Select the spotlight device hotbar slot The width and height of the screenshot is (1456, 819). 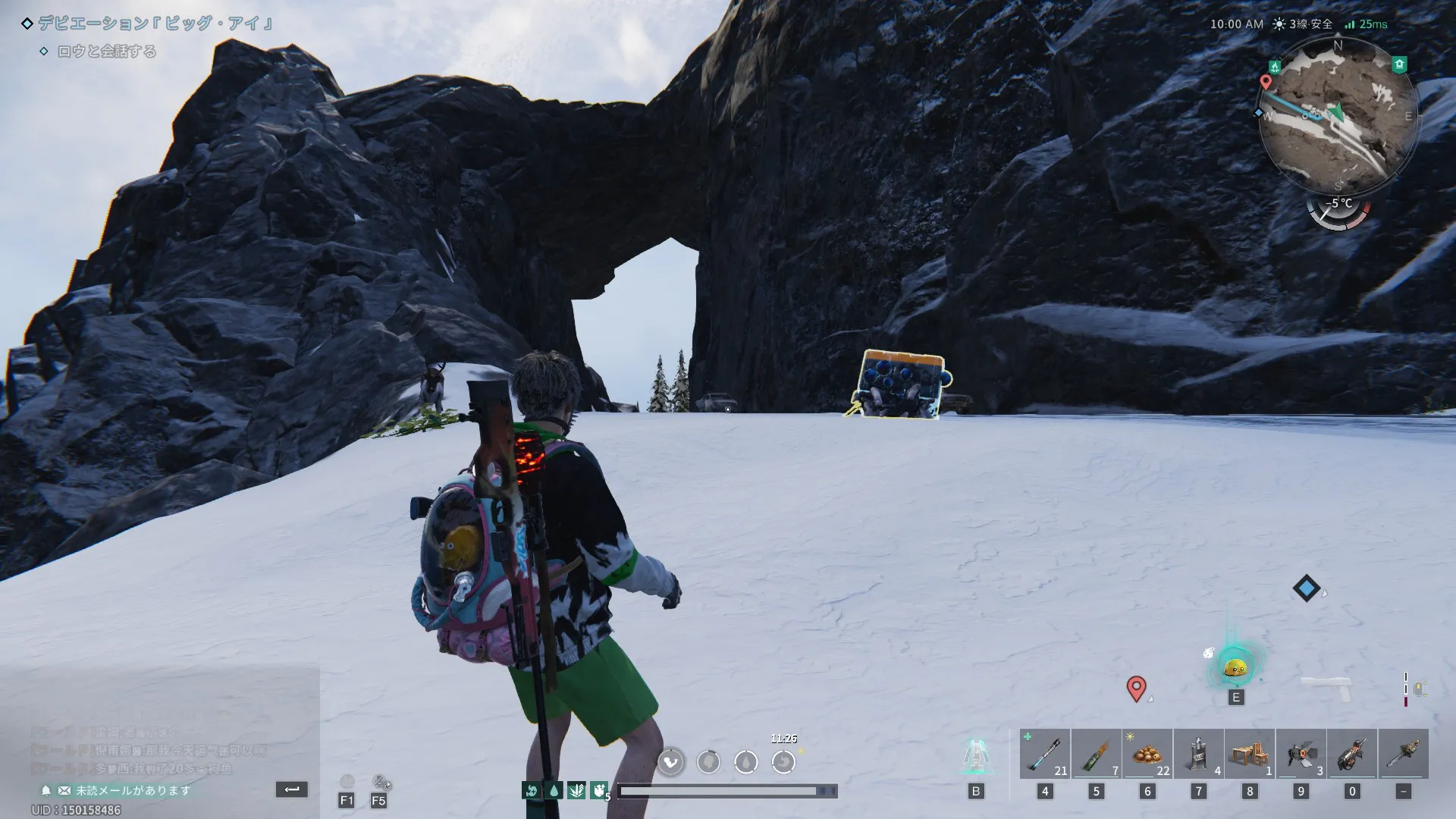[x=1301, y=754]
